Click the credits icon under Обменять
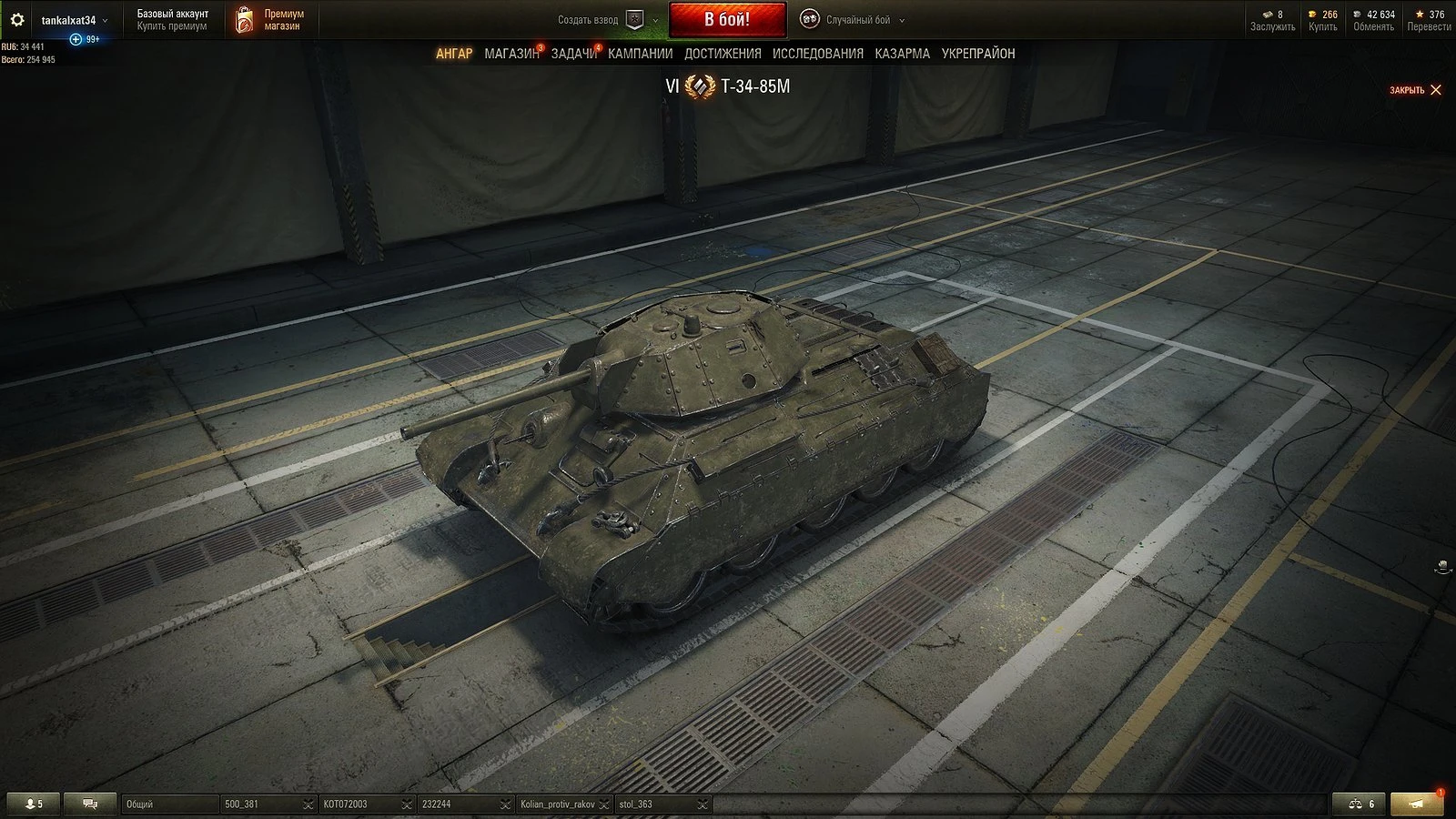Image resolution: width=1456 pixels, height=819 pixels. point(1358,14)
